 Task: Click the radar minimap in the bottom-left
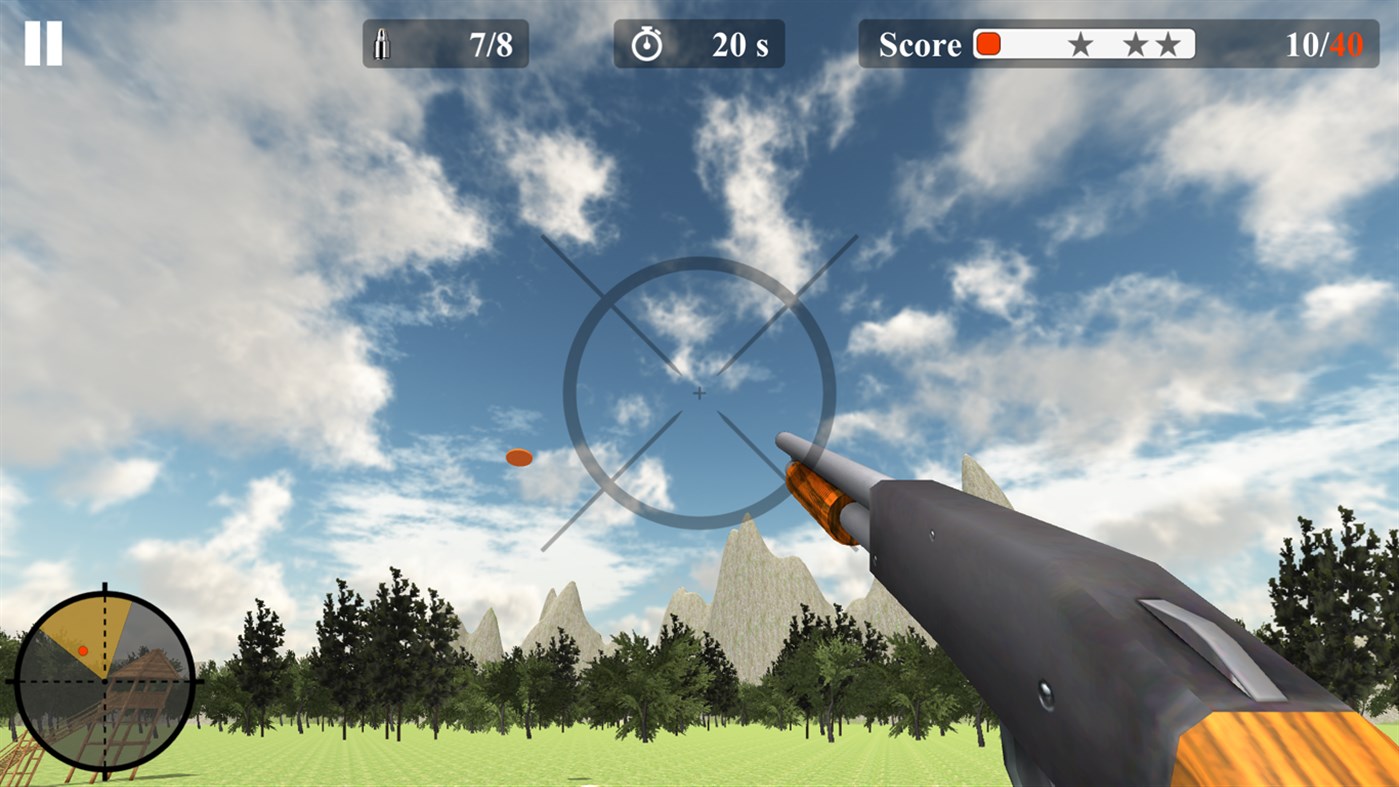(x=103, y=682)
